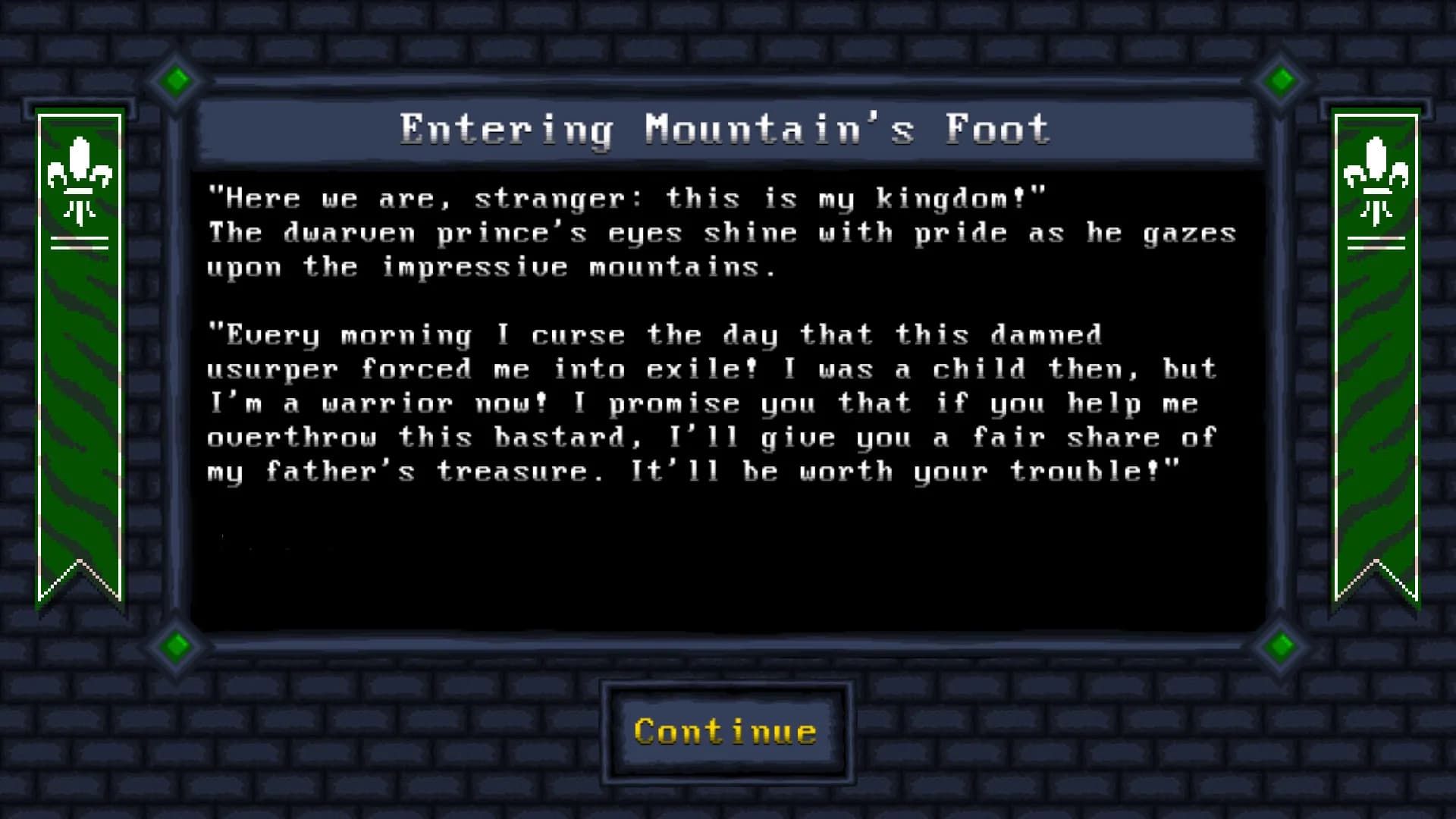Continue past the Mountain's Foot dialogue
This screenshot has width=1456, height=819.
726,732
